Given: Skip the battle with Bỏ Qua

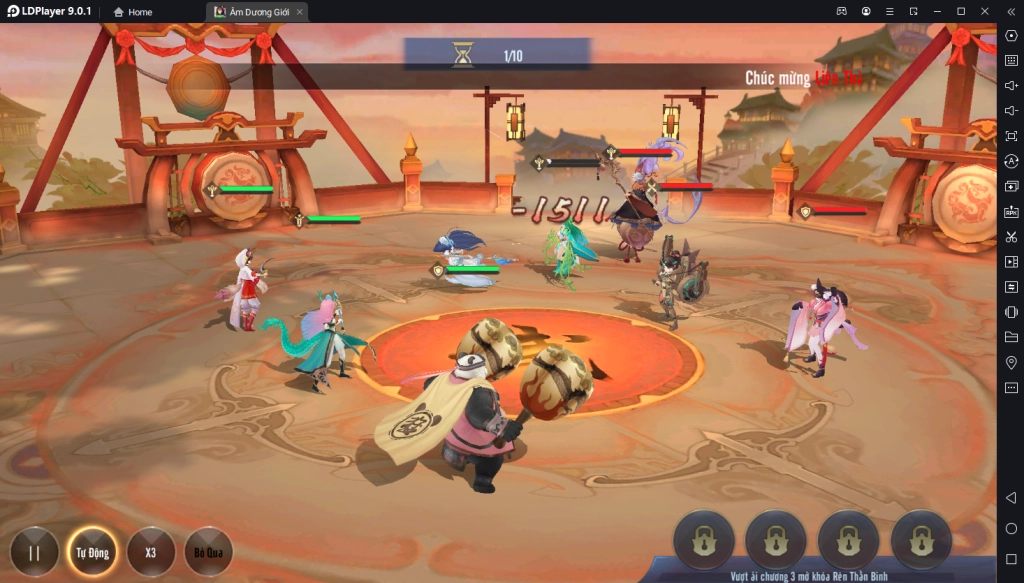Looking at the screenshot, I should [x=208, y=551].
